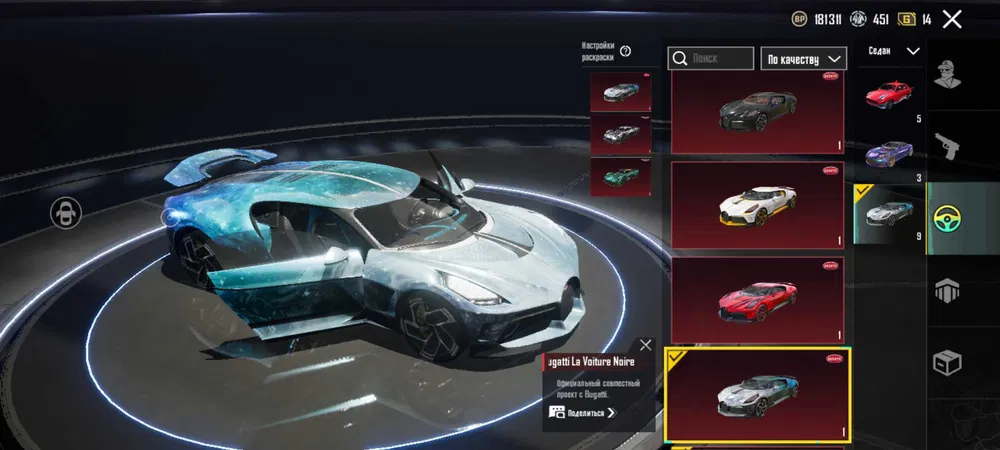
Task: Choose the purple sedan in the side list
Action: (x=889, y=153)
